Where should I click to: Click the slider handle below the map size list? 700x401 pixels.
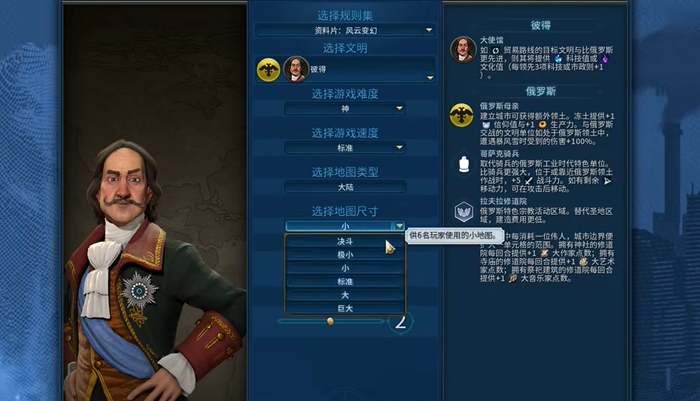pos(330,321)
